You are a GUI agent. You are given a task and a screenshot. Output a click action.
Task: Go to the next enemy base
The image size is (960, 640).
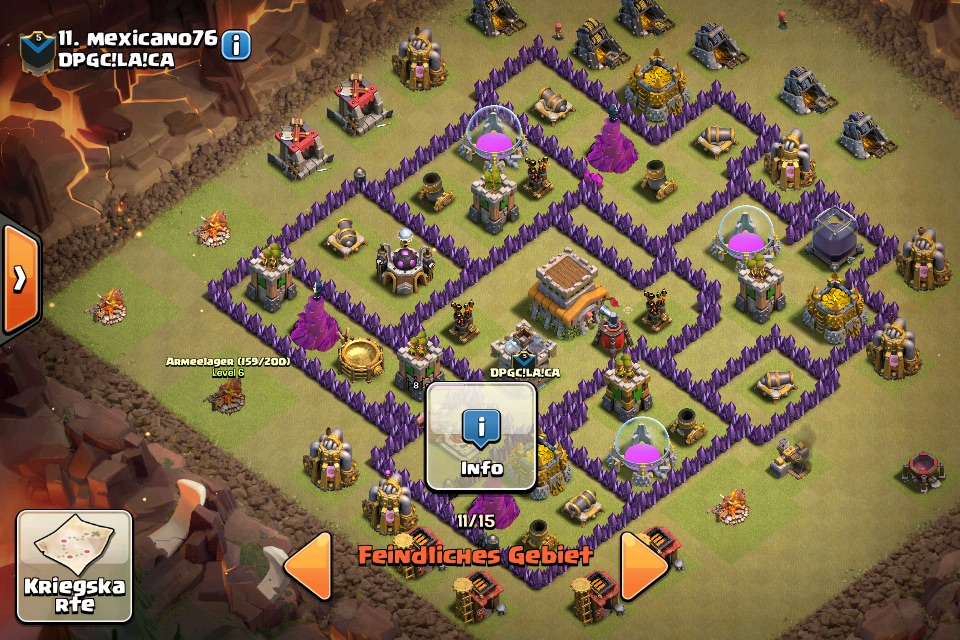click(644, 566)
